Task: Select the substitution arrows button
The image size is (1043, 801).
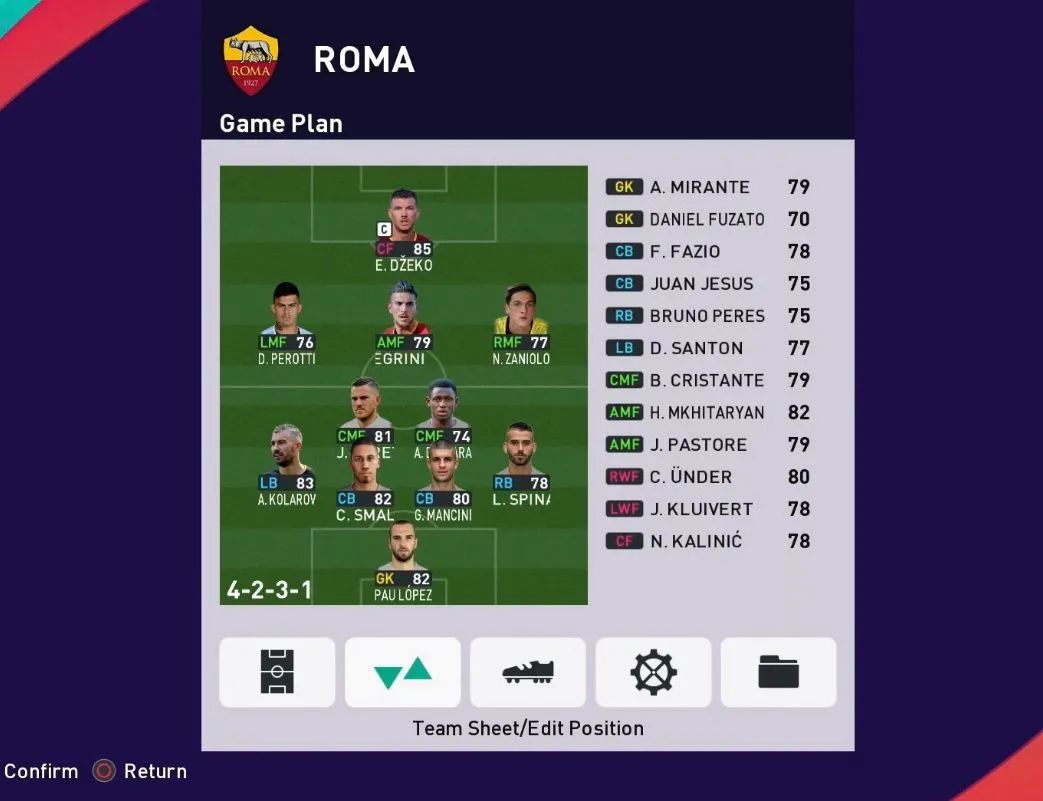Action: (403, 672)
